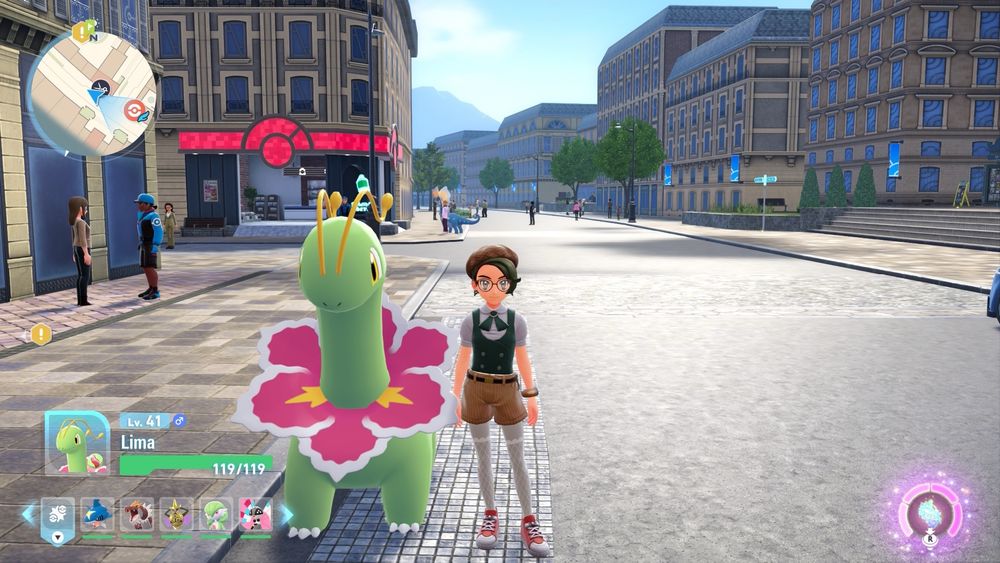Choose the pink-and-white Pokémon party slot
Viewport: 1000px width, 563px height.
[255, 515]
